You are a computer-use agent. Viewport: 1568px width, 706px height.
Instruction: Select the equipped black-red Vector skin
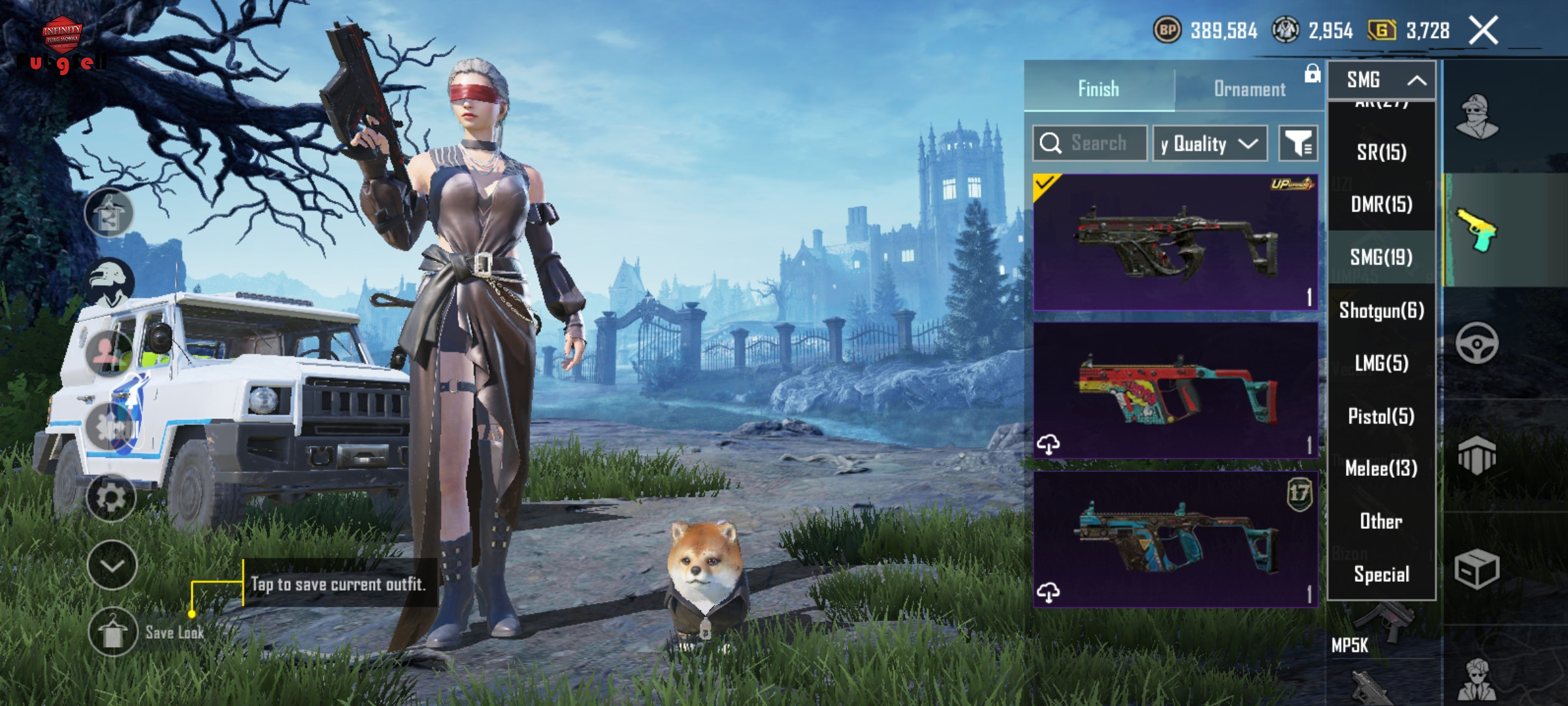click(x=1175, y=242)
